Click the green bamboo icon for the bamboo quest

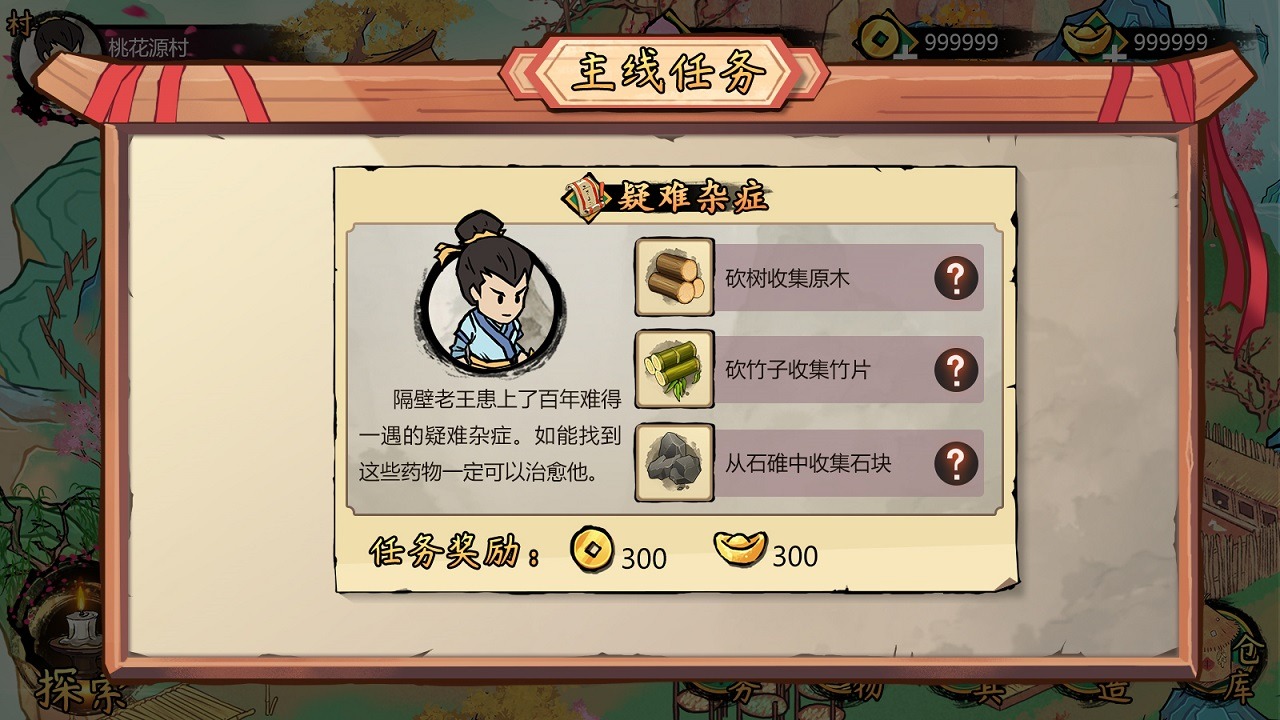pos(674,370)
